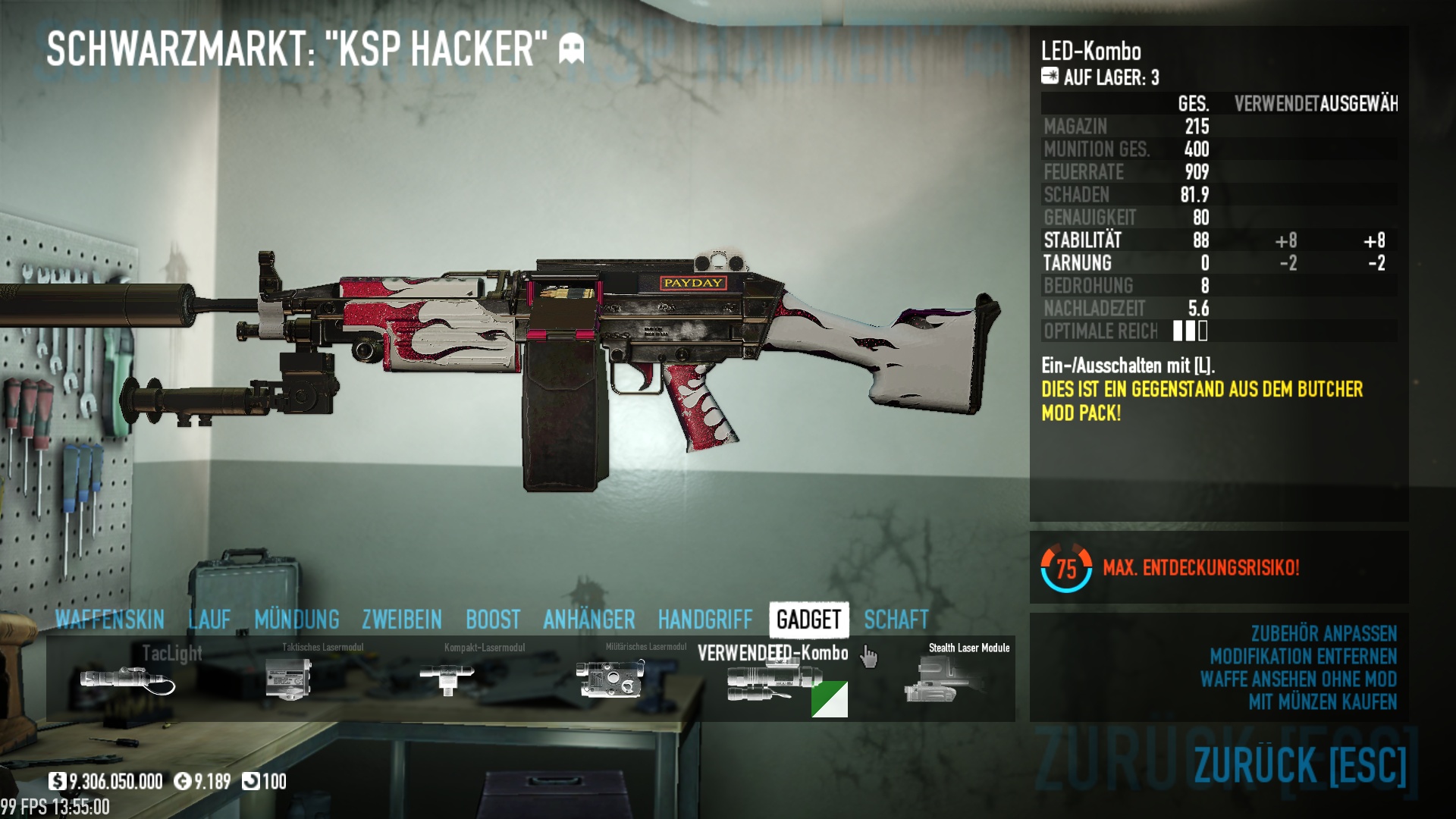This screenshot has width=1456, height=819.
Task: Click Zubehör Anpassen
Action: point(1323,634)
